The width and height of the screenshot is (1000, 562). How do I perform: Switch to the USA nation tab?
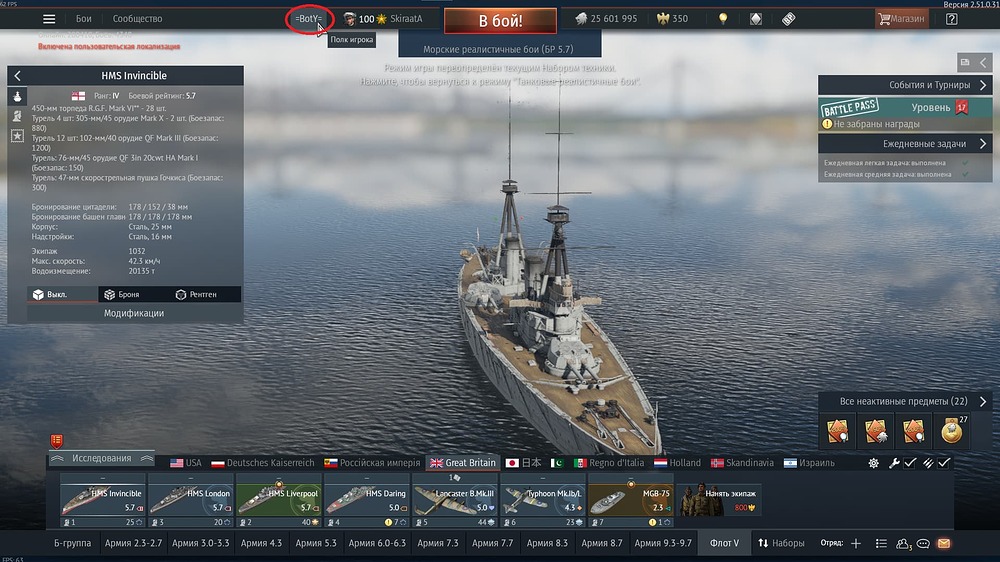(x=186, y=463)
